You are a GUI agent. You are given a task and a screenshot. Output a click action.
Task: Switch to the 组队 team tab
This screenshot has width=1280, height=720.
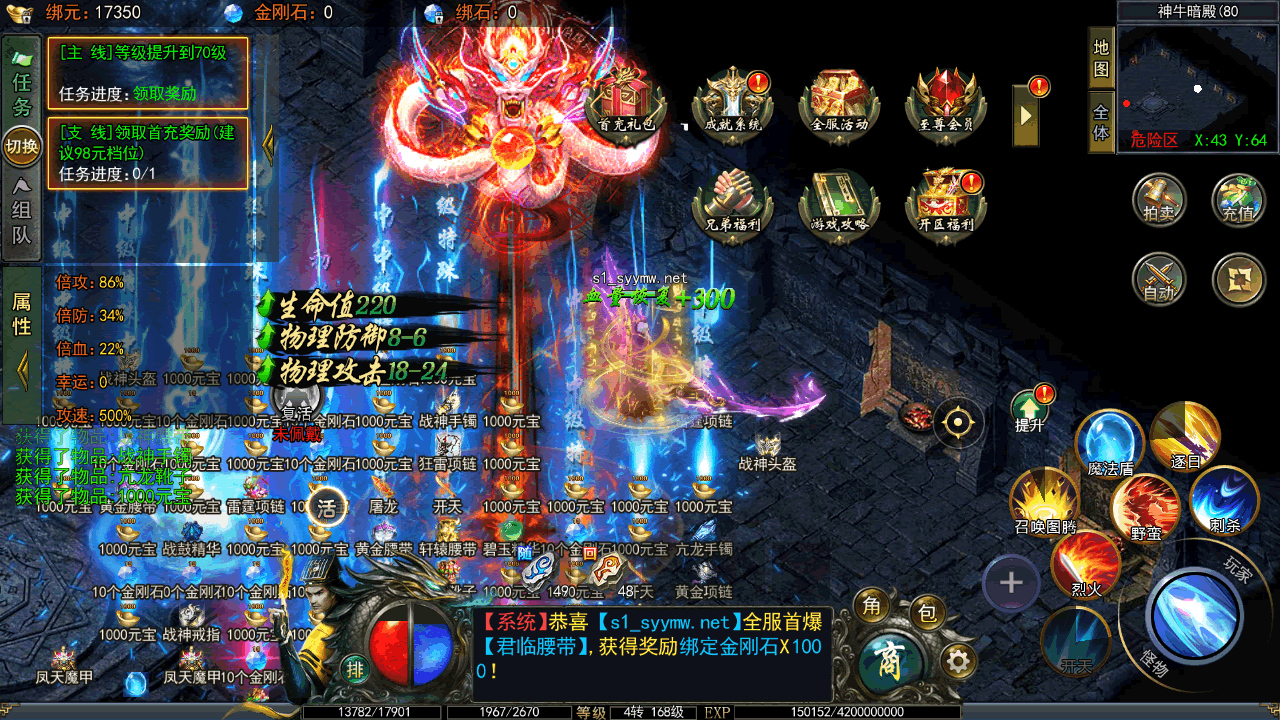pos(21,210)
